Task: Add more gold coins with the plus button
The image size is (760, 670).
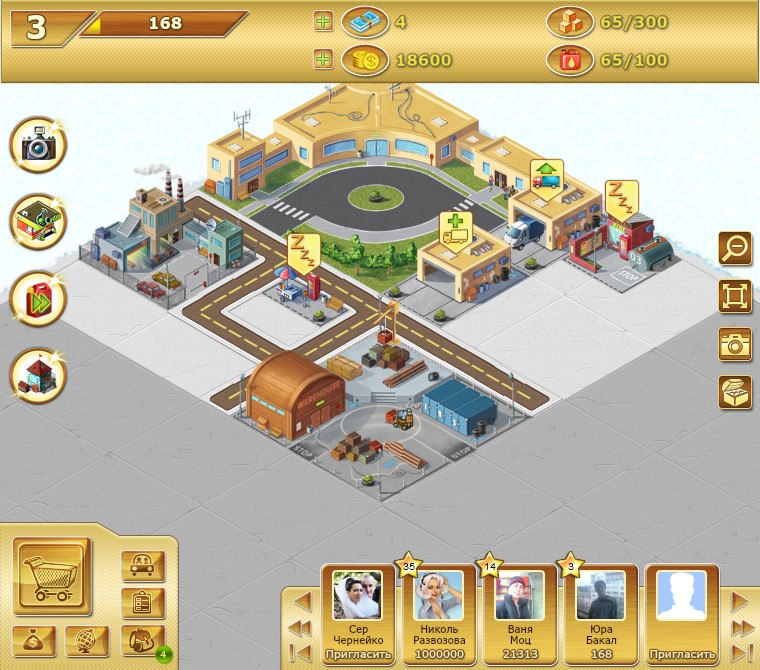Action: (x=323, y=60)
